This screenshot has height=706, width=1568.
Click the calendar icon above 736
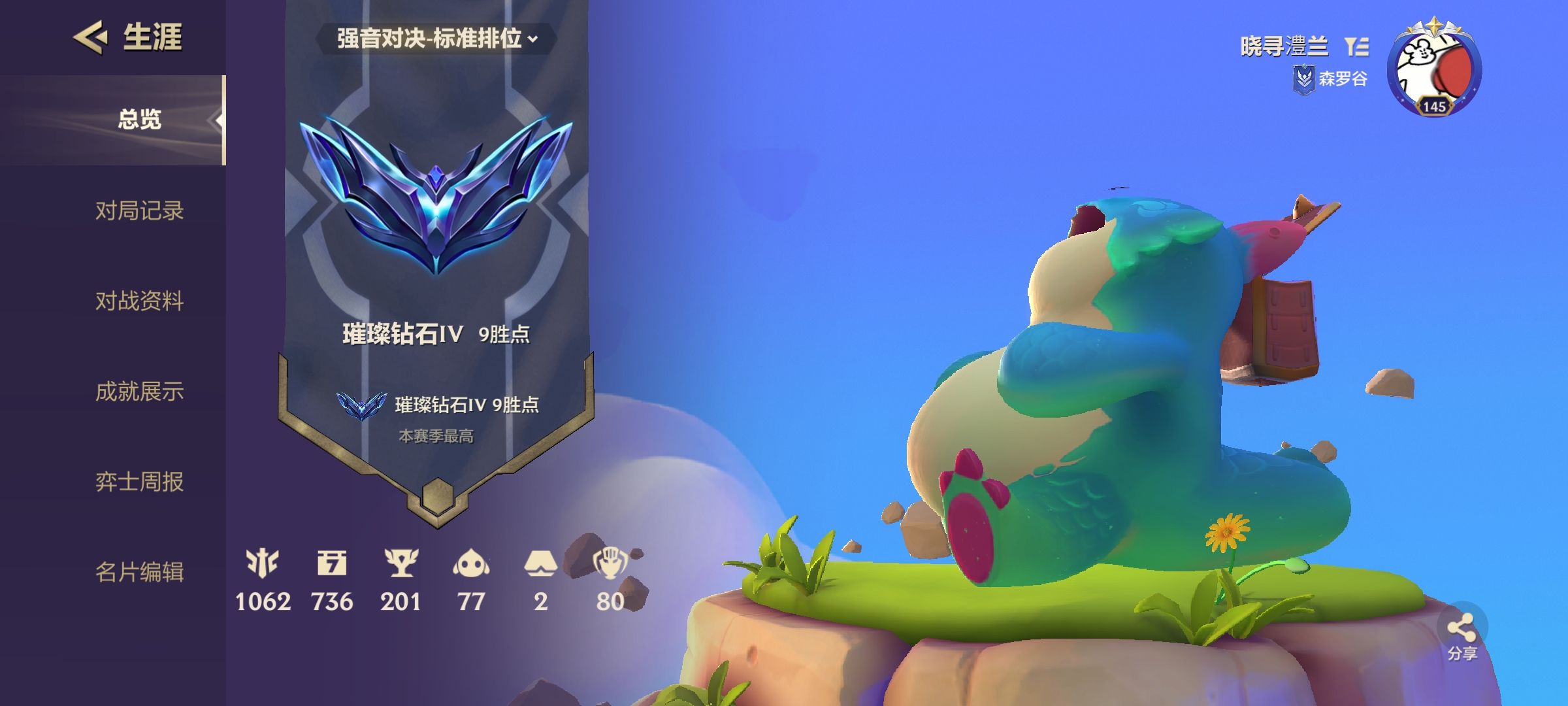point(332,561)
